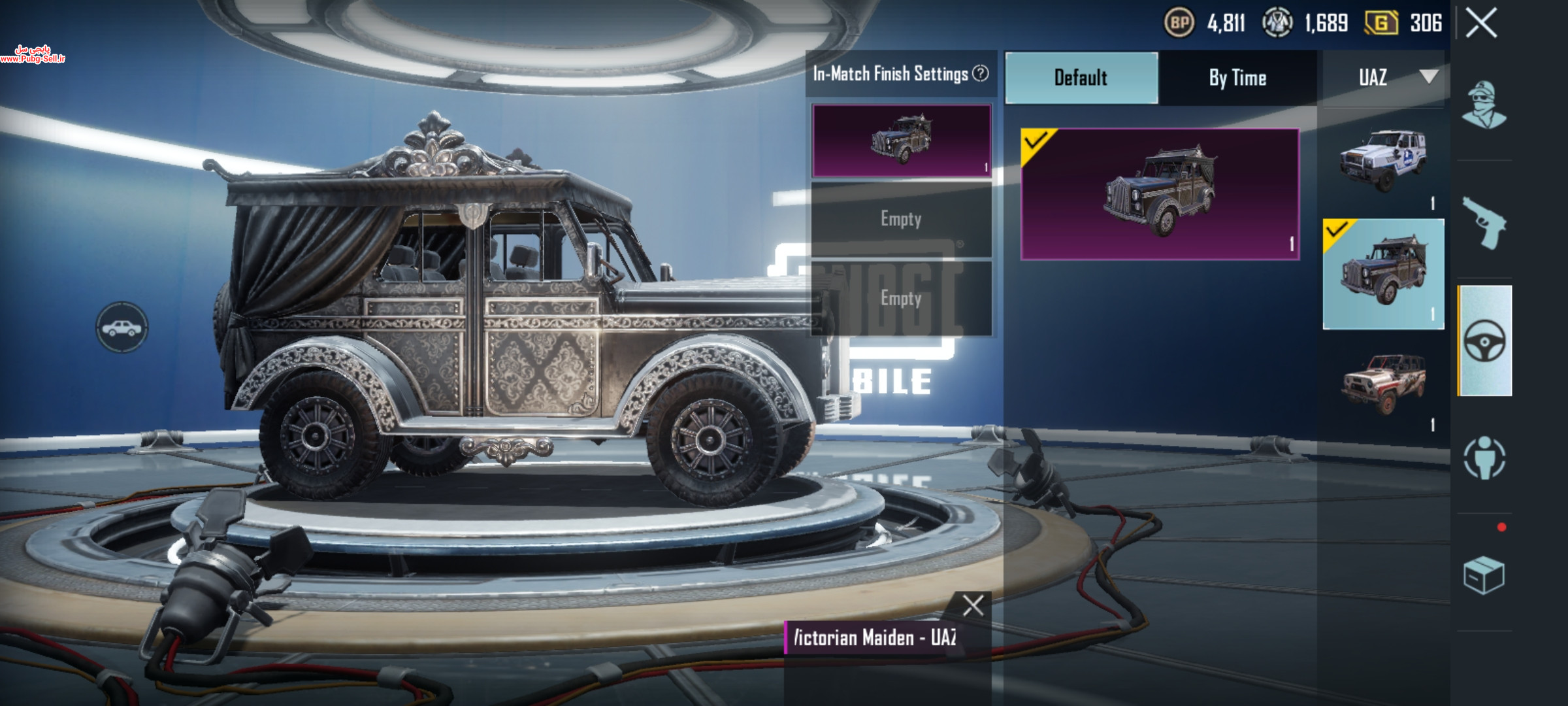This screenshot has height=706, width=1568.
Task: Open the In-Match Finish Settings help icon
Action: point(981,74)
